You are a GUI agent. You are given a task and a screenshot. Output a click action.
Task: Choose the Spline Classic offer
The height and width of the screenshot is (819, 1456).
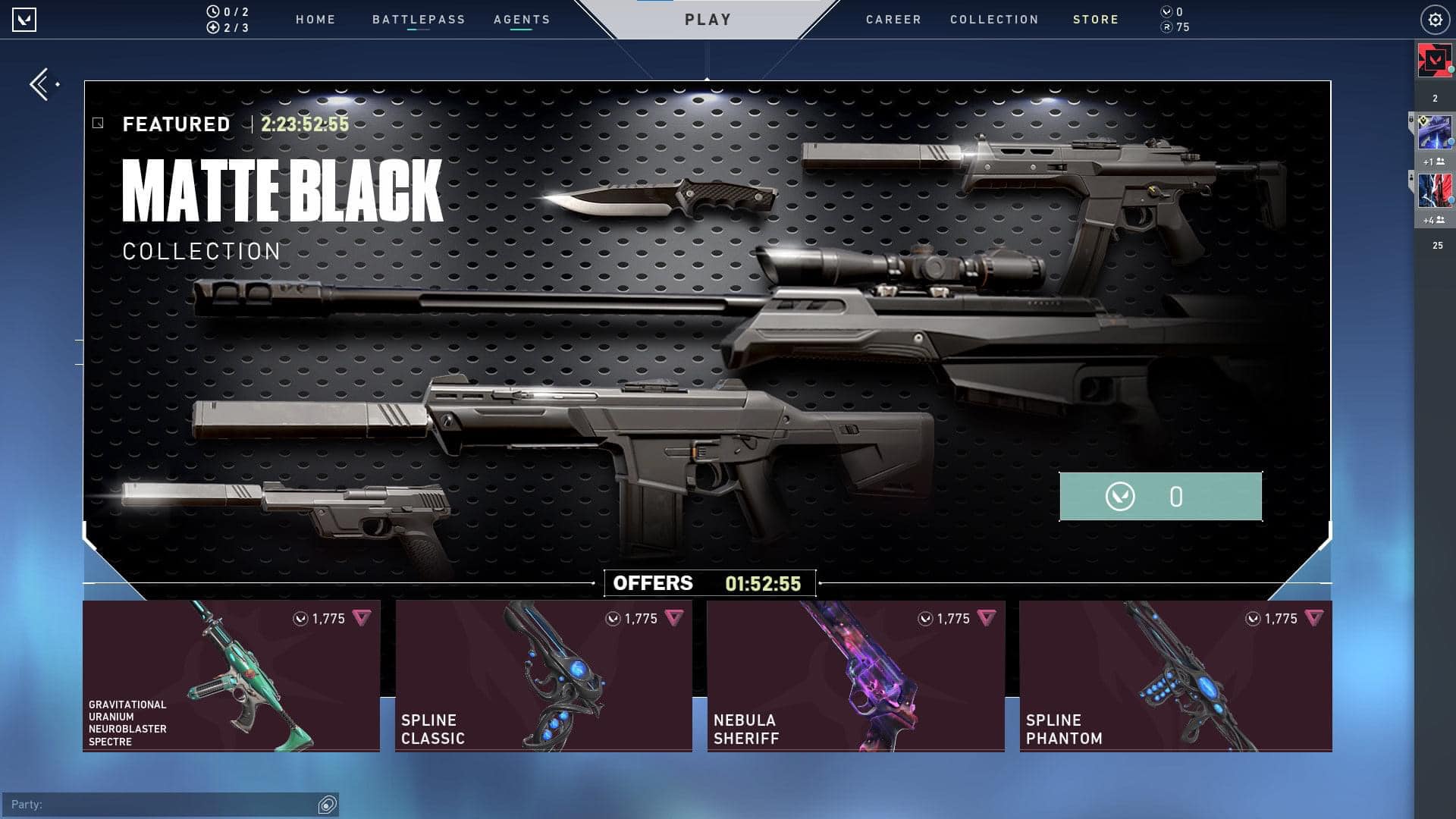click(543, 676)
